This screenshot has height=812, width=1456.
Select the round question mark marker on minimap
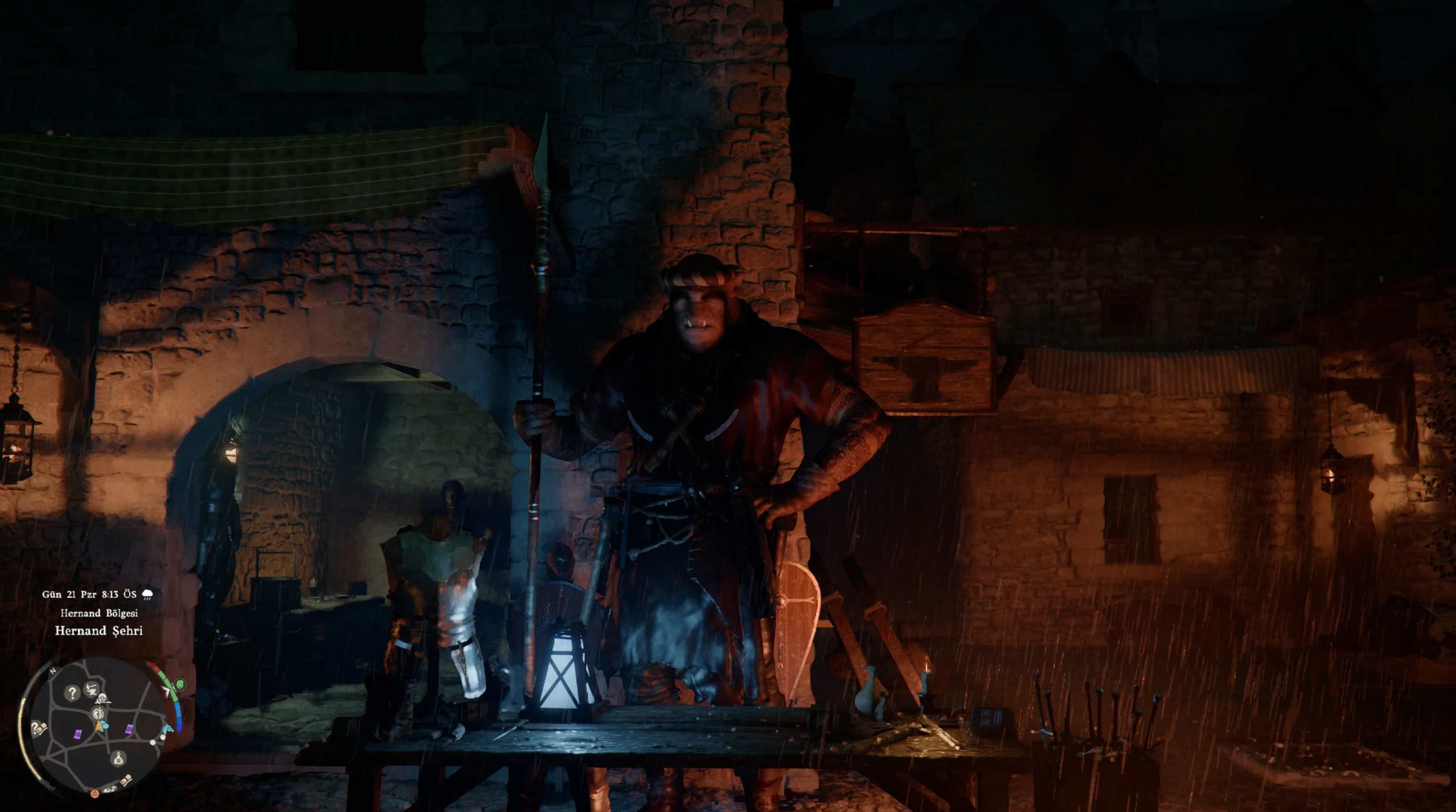(x=72, y=692)
